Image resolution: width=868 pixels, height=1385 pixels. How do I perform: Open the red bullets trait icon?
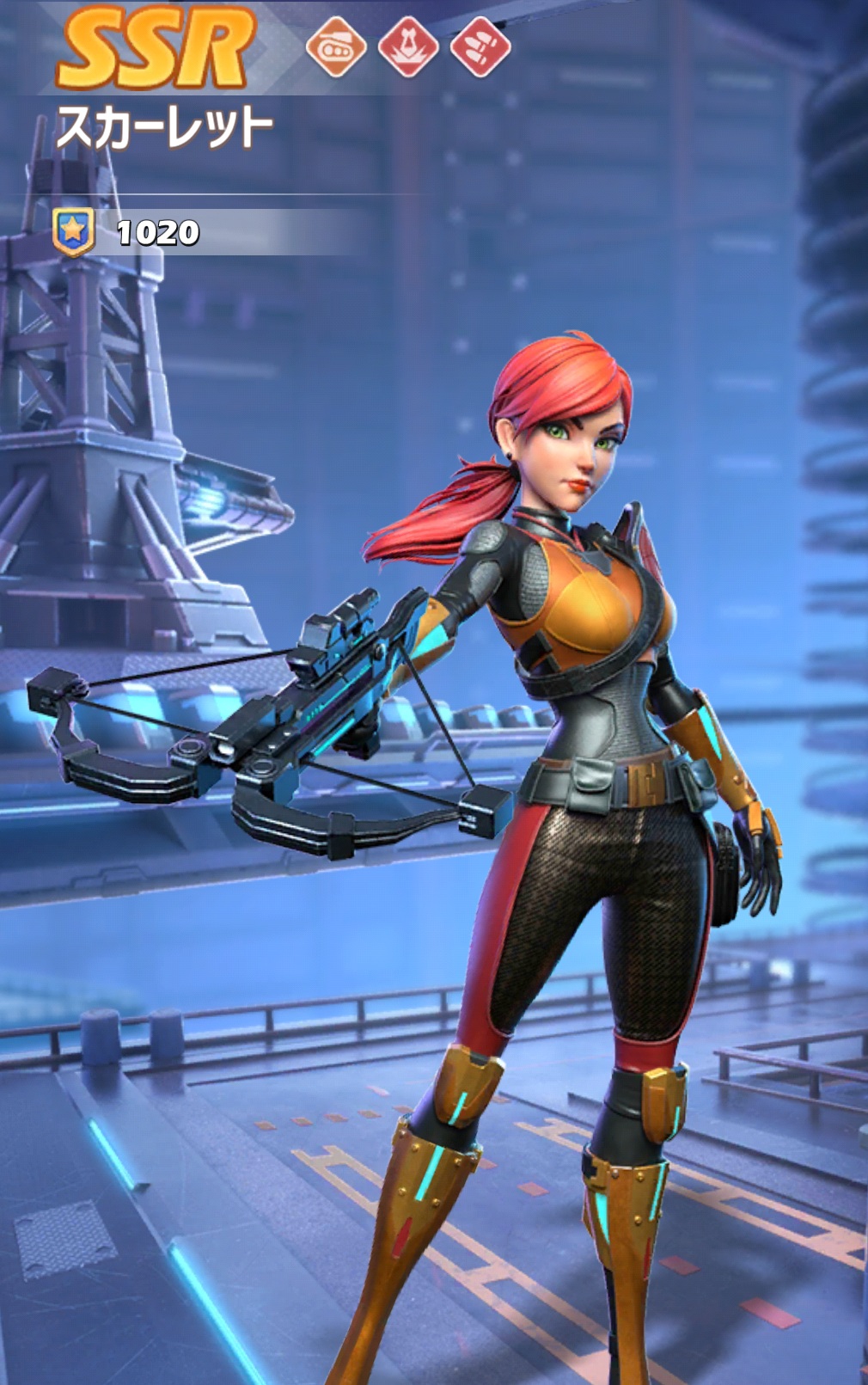(x=480, y=46)
